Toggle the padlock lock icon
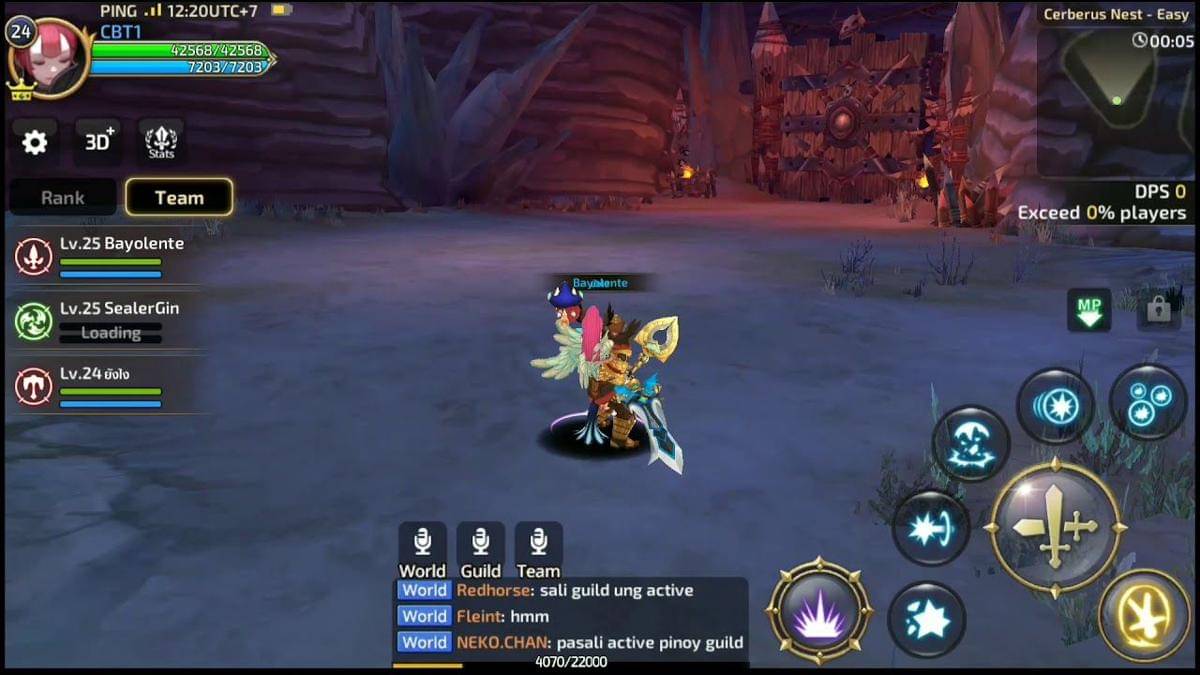Screen dimensions: 1200x675 tap(1158, 310)
